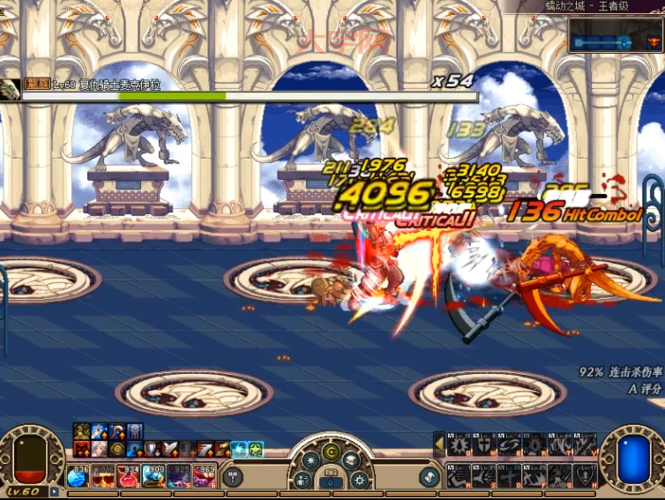The height and width of the screenshot is (500, 665).
Task: Click the hammer icon button
Action: point(233,475)
